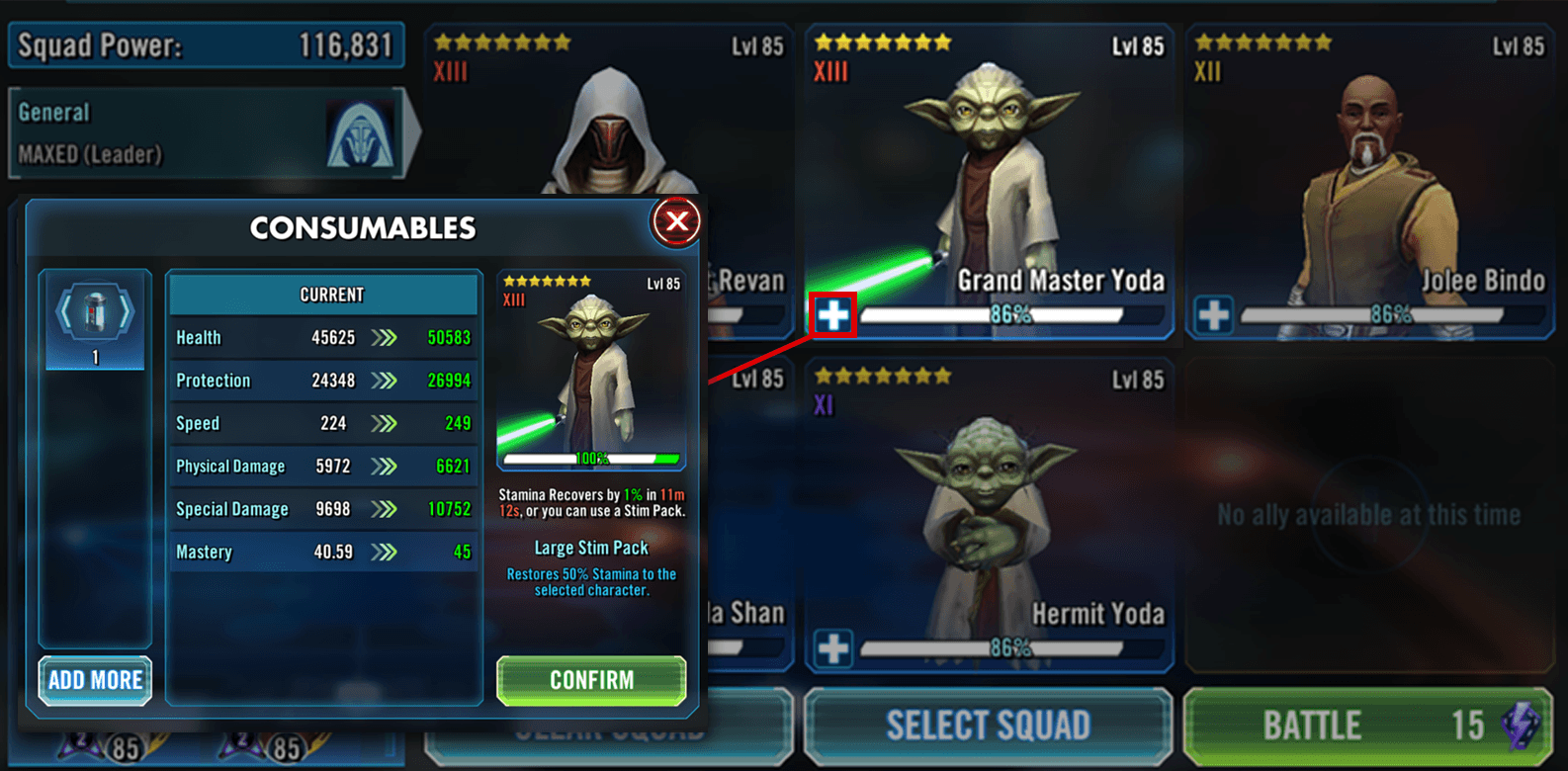This screenshot has height=771, width=1568.
Task: Tap the Add More consumables button
Action: click(x=95, y=680)
